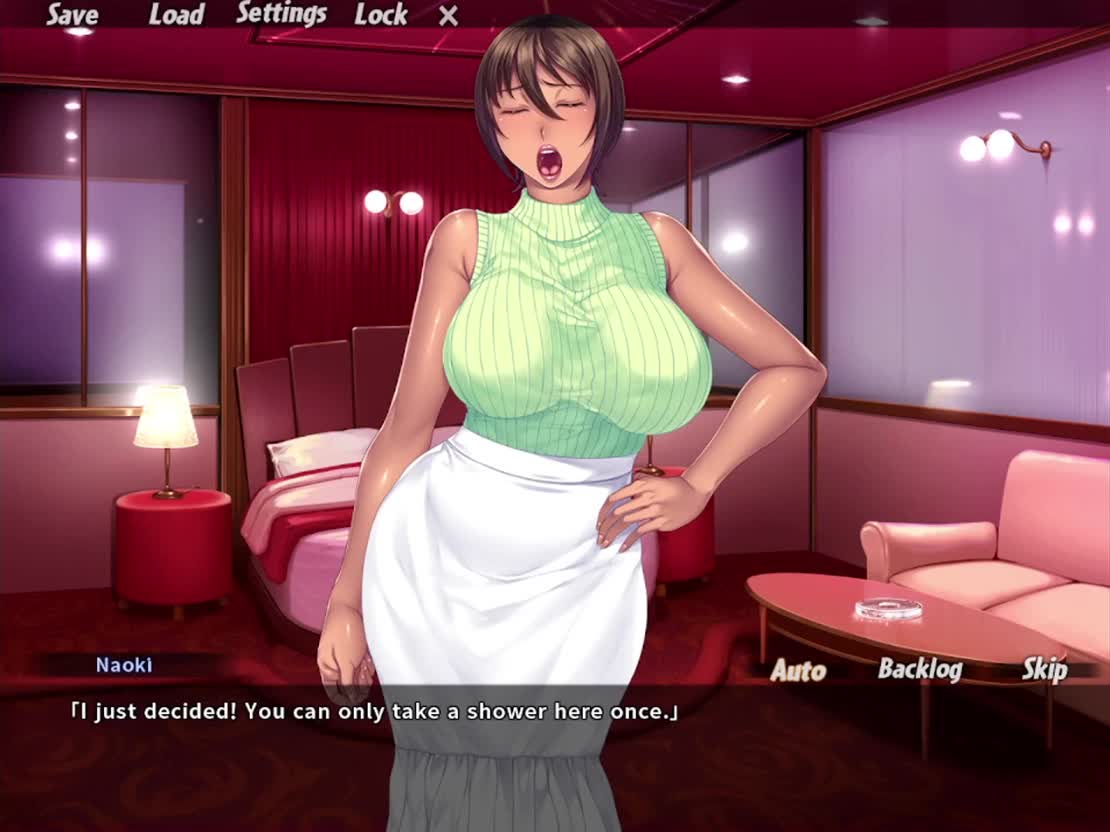Open the Load menu
The height and width of the screenshot is (832, 1110).
[x=176, y=15]
